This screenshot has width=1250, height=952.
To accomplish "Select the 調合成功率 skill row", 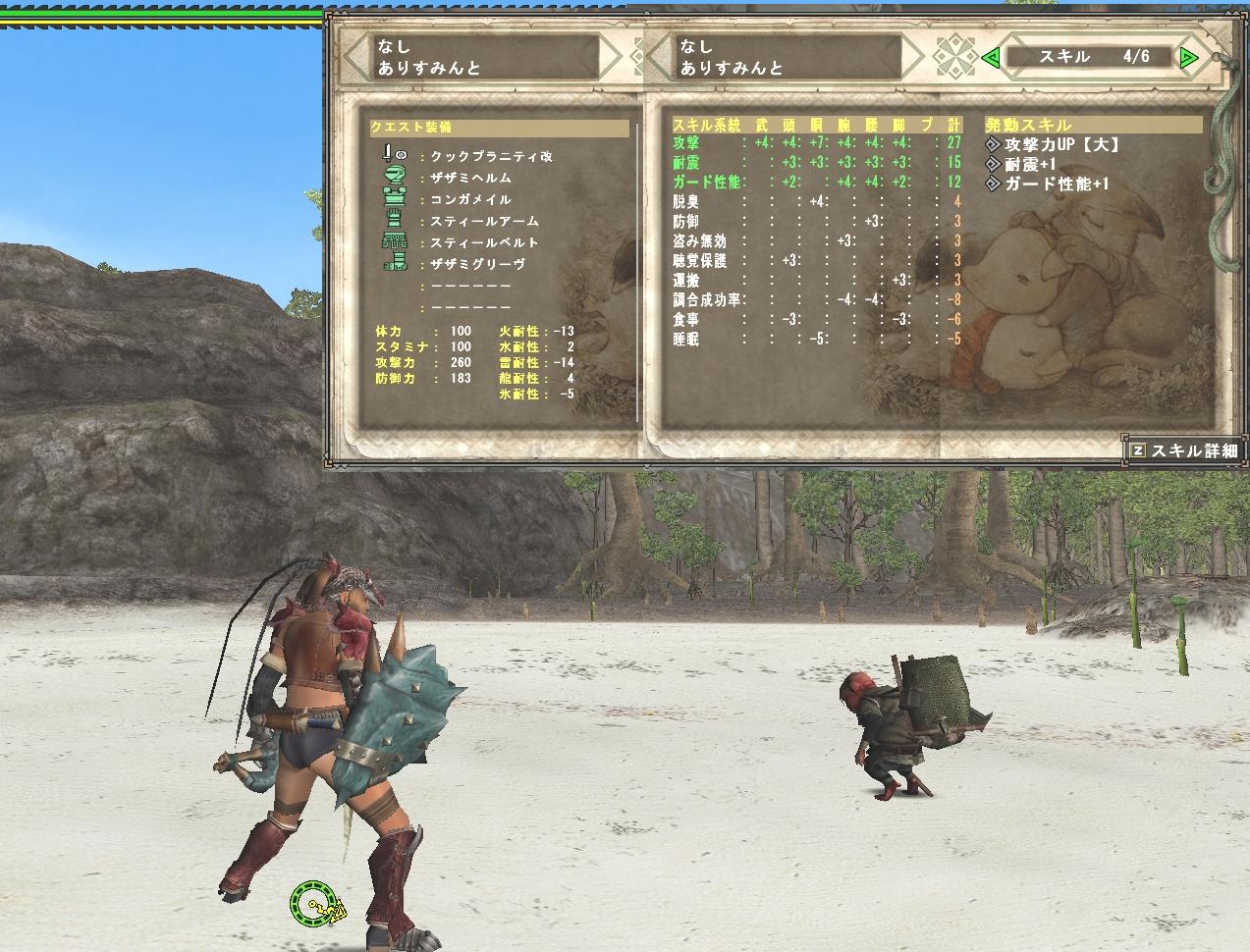I will 707,299.
